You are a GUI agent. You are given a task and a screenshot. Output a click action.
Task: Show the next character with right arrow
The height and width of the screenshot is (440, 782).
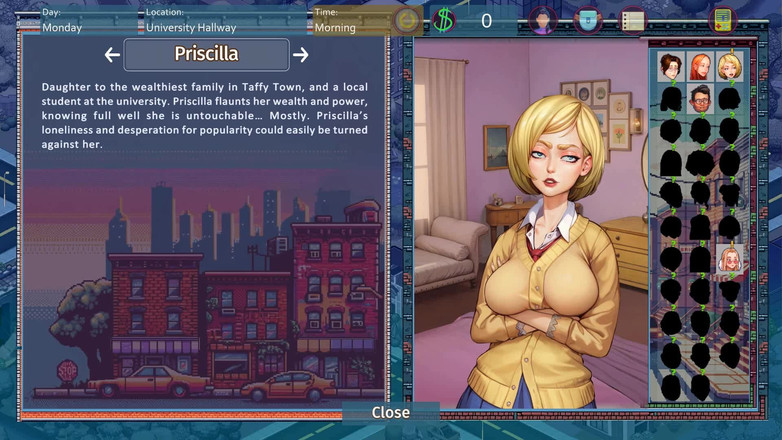click(300, 55)
